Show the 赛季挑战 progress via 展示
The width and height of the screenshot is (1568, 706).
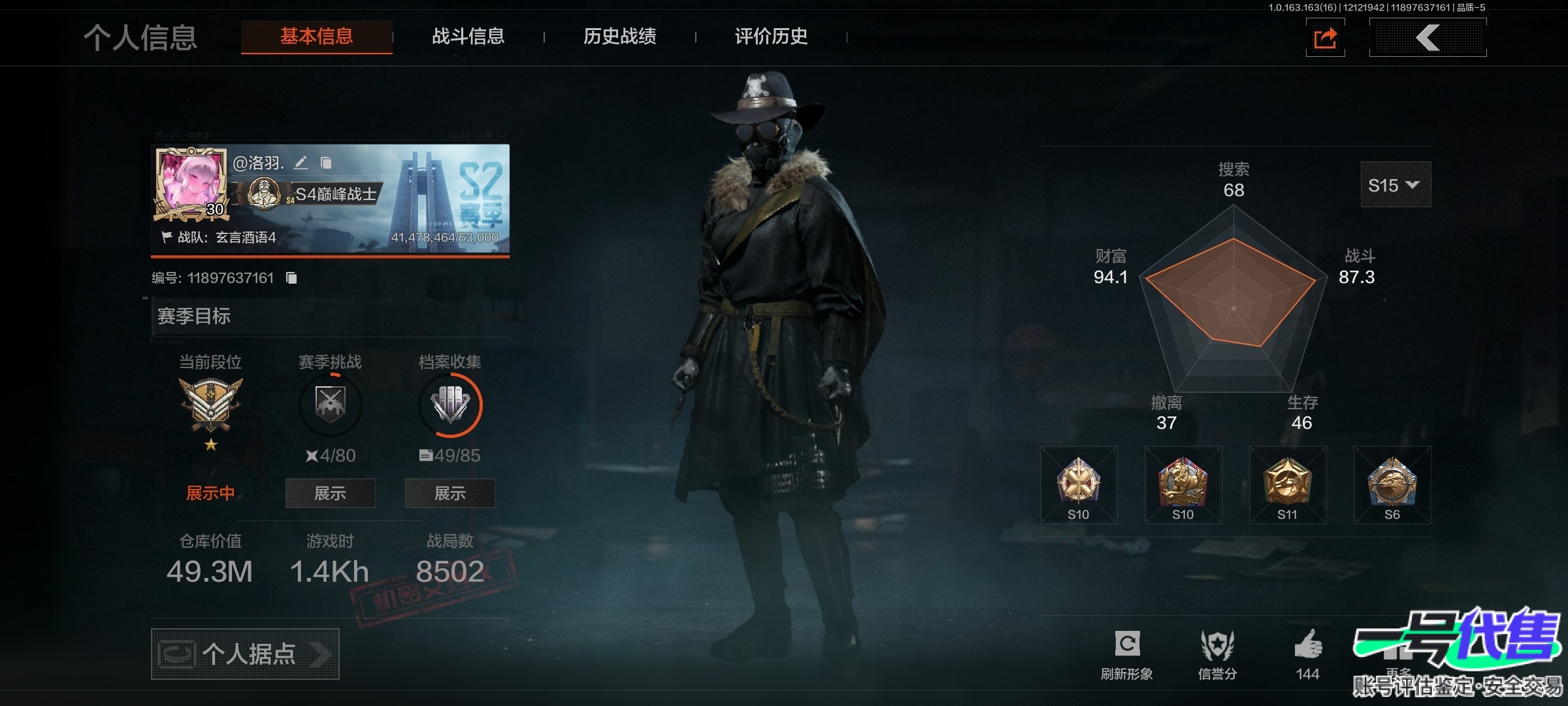(330, 493)
